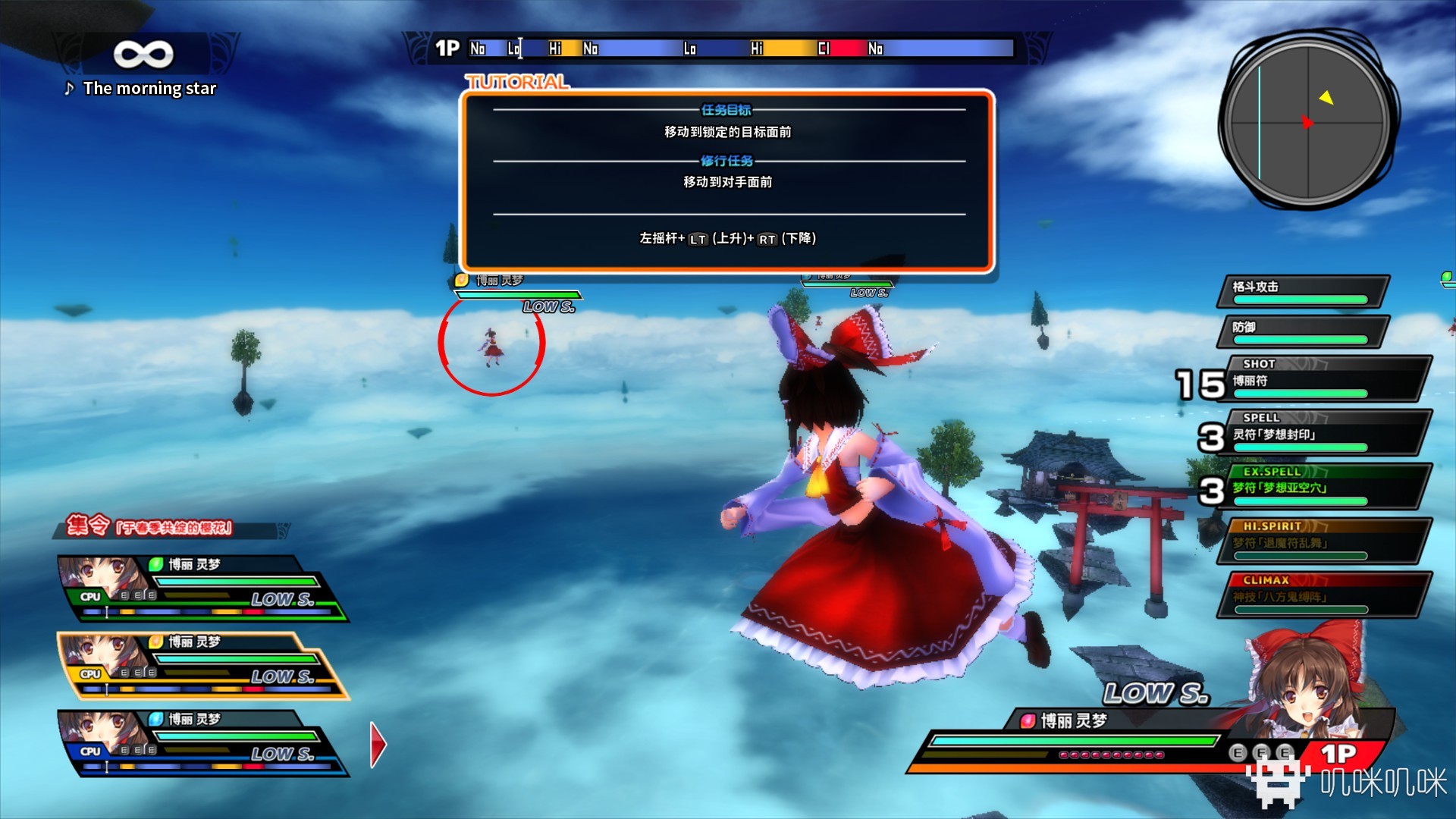This screenshot has height=819, width=1456.
Task: Open the minimap compass in top right
Action: (1308, 121)
